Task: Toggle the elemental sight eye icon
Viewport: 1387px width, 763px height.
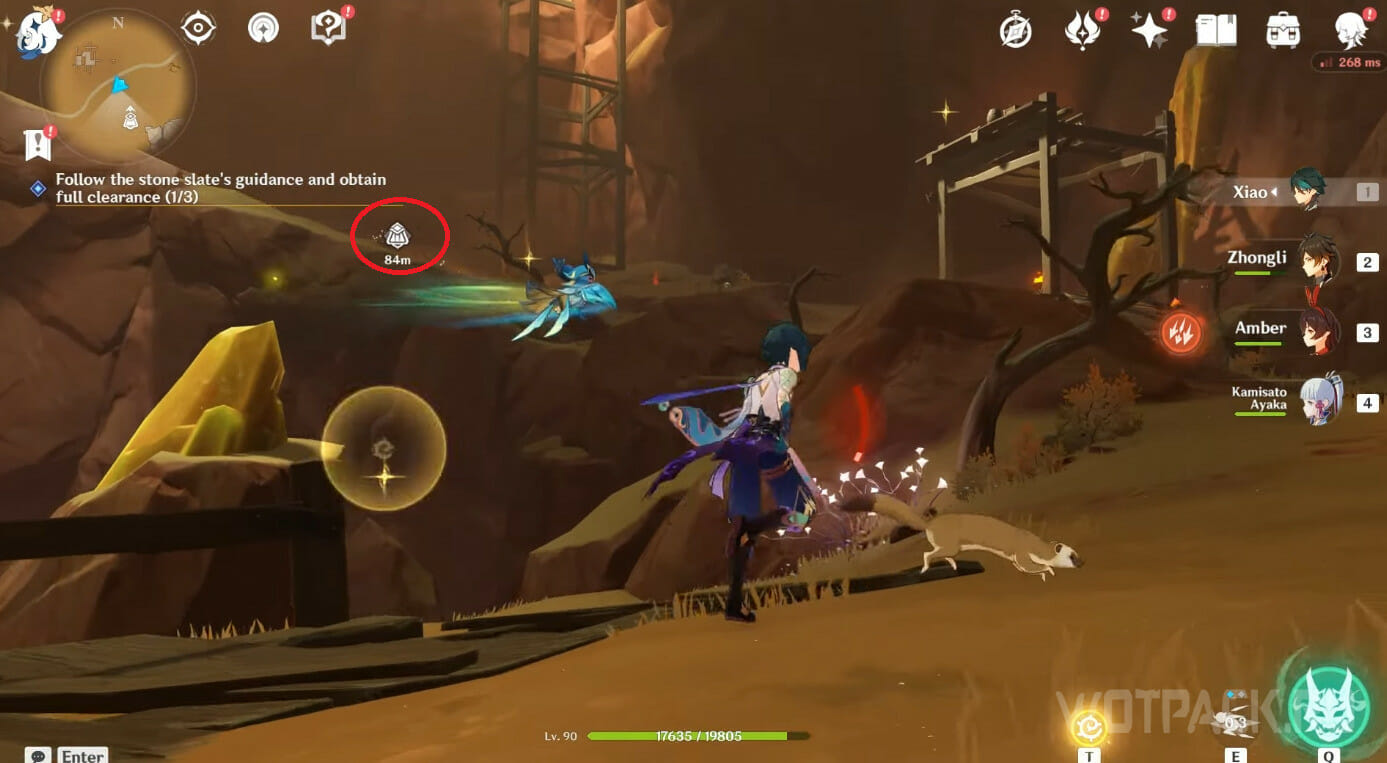Action: point(198,28)
